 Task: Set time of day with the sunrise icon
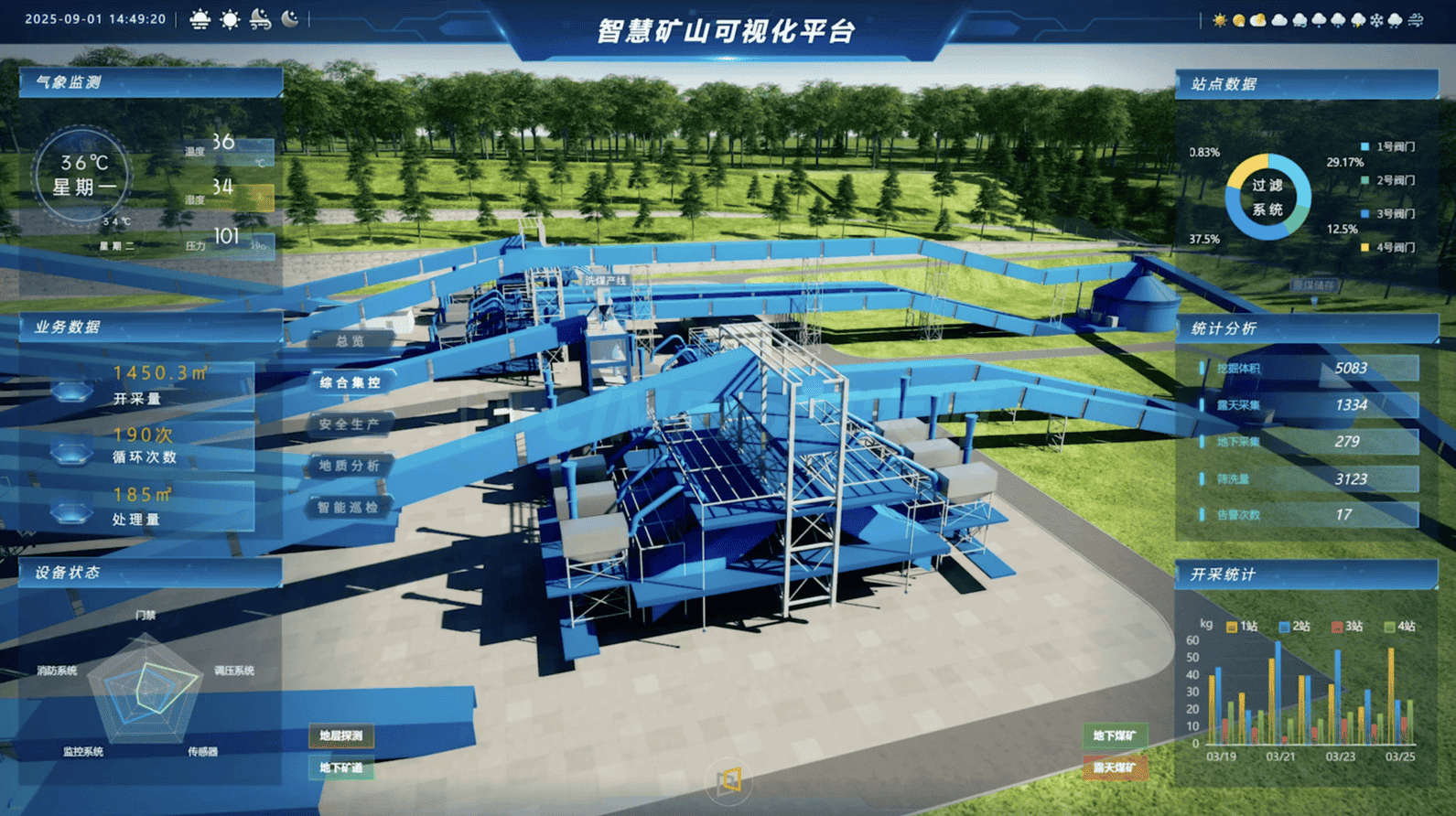pos(200,19)
